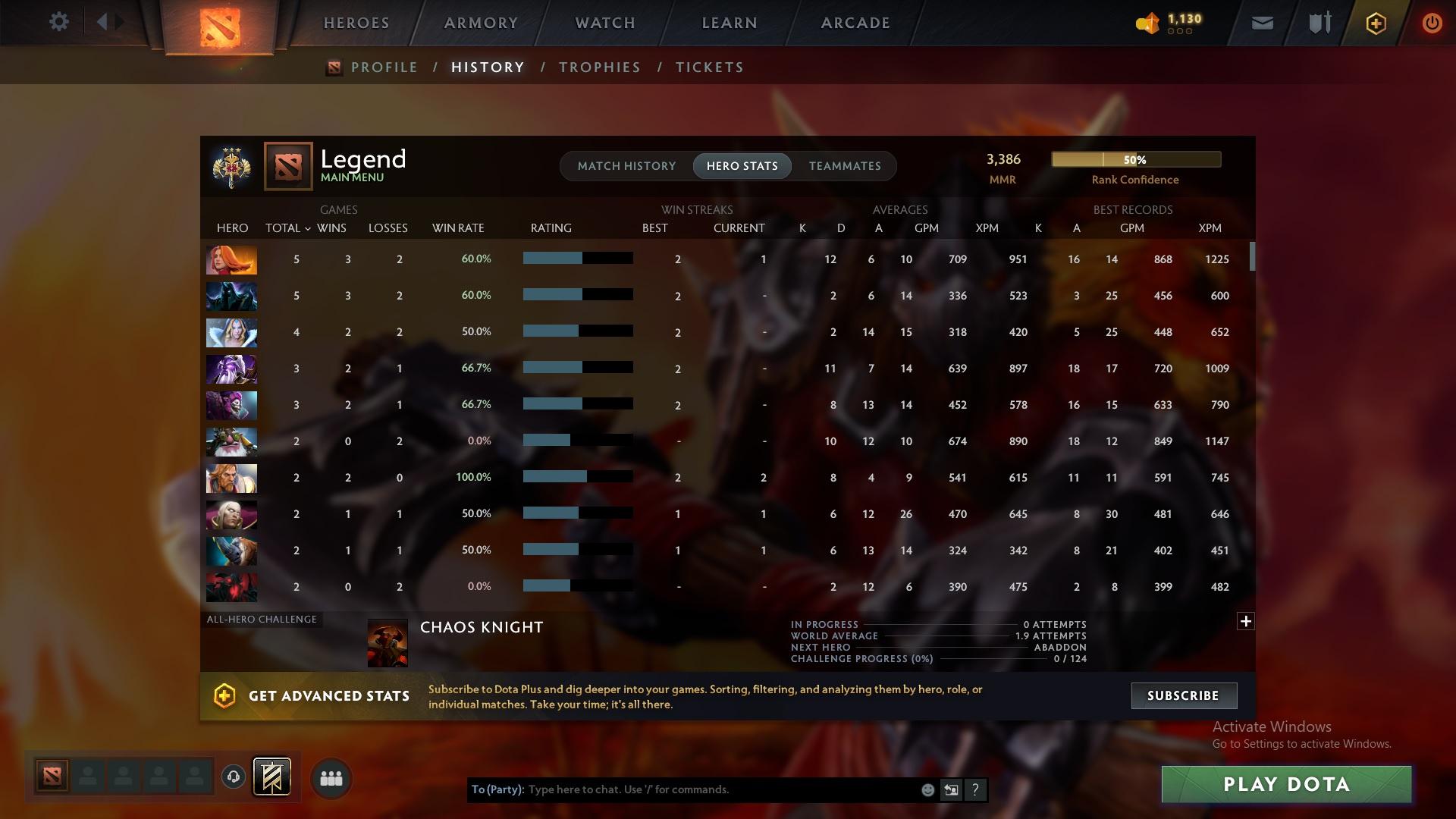1456x819 pixels.
Task: Open the emoji picker in the chat bar
Action: (927, 789)
